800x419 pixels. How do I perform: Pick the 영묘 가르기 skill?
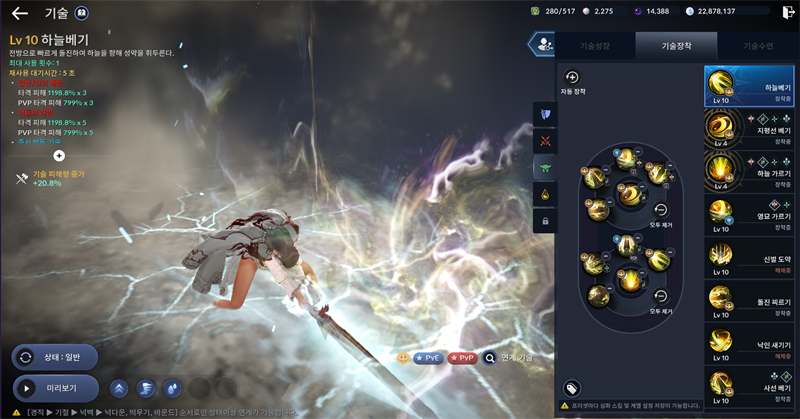750,213
